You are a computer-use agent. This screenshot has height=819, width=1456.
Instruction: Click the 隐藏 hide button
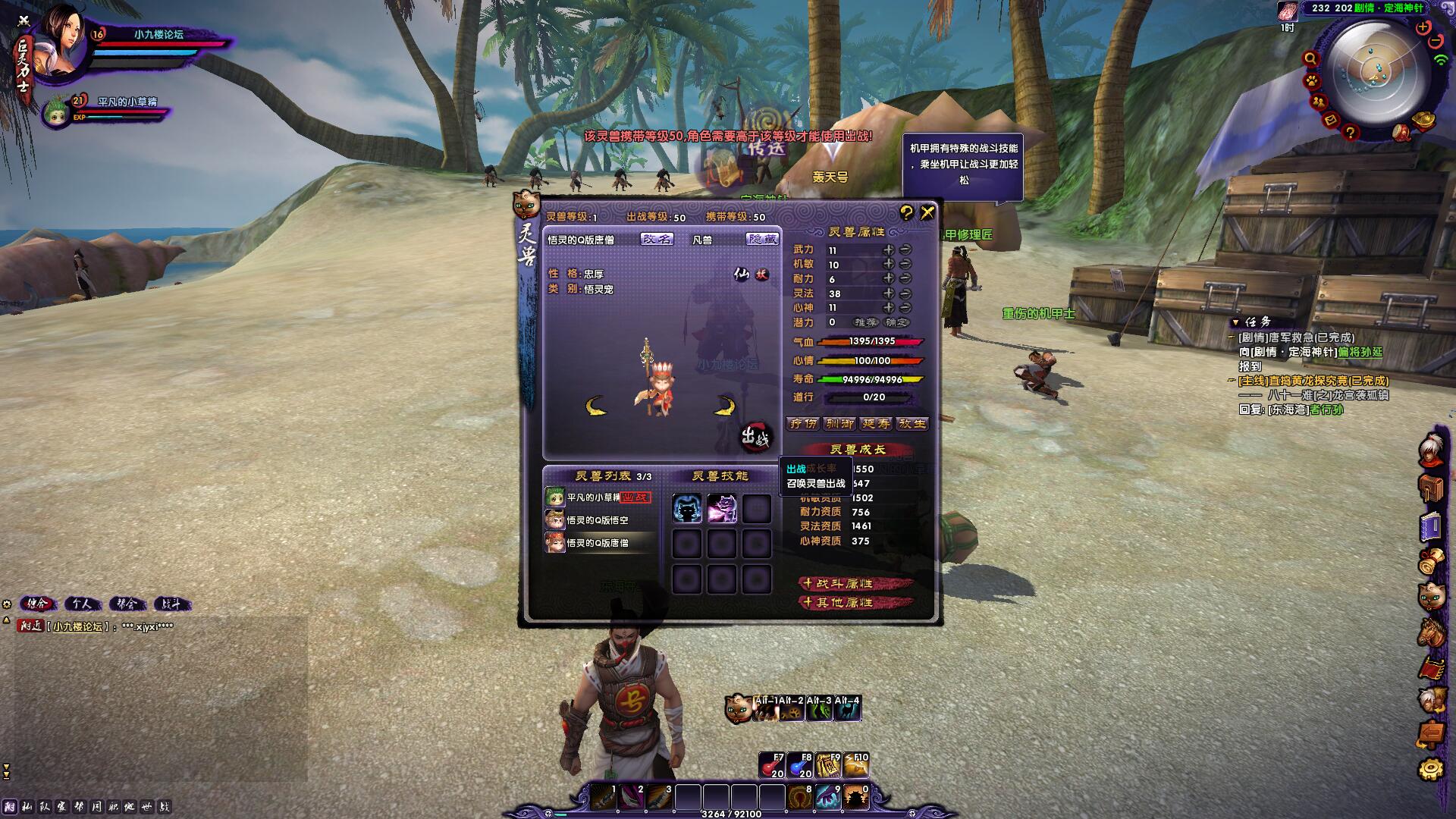pos(762,239)
